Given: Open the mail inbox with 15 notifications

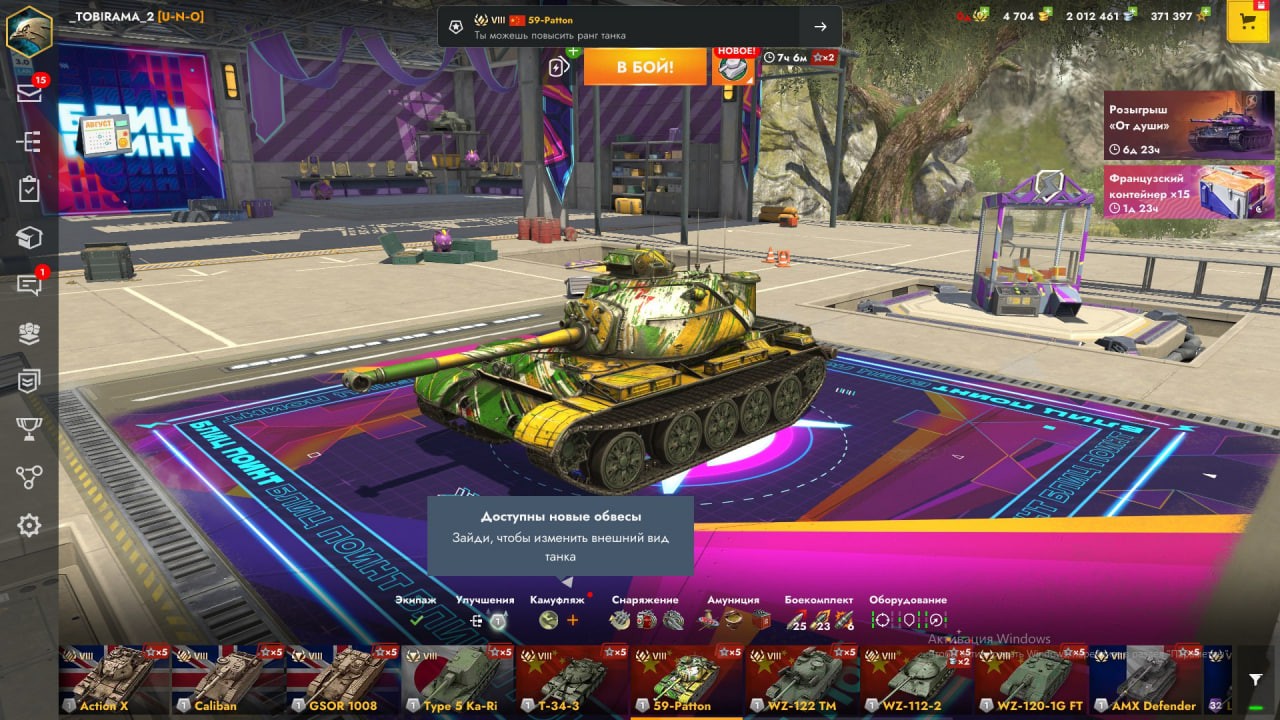Looking at the screenshot, I should (29, 93).
